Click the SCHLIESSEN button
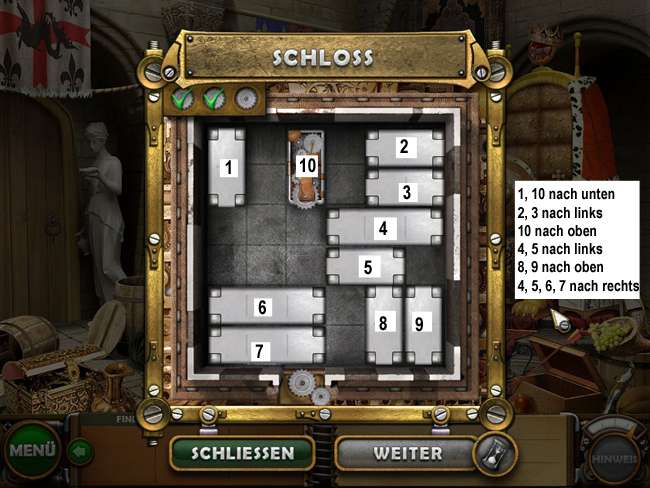650x488 pixels. [x=242, y=453]
